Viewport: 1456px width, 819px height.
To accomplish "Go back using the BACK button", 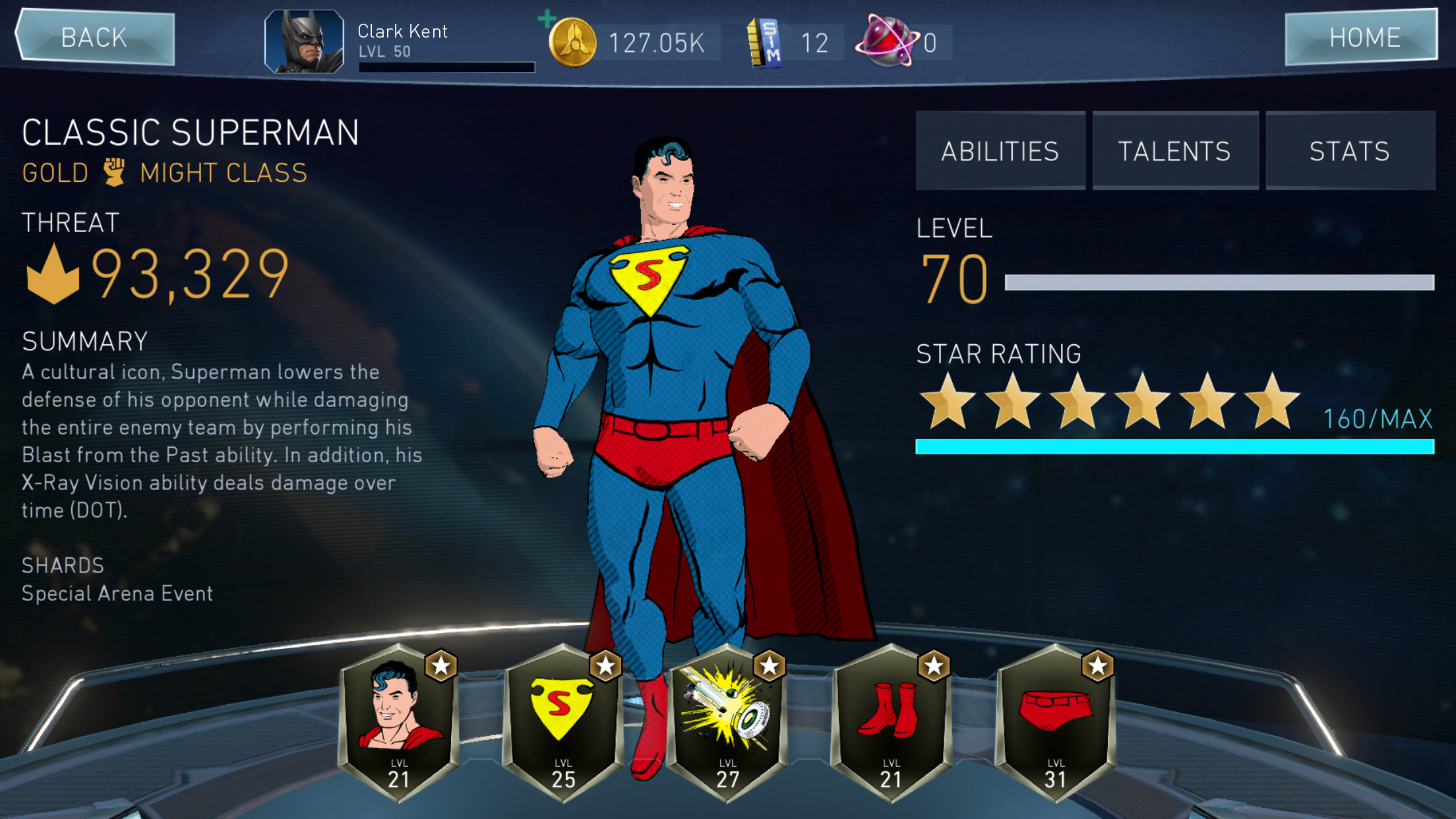I will 96,38.
